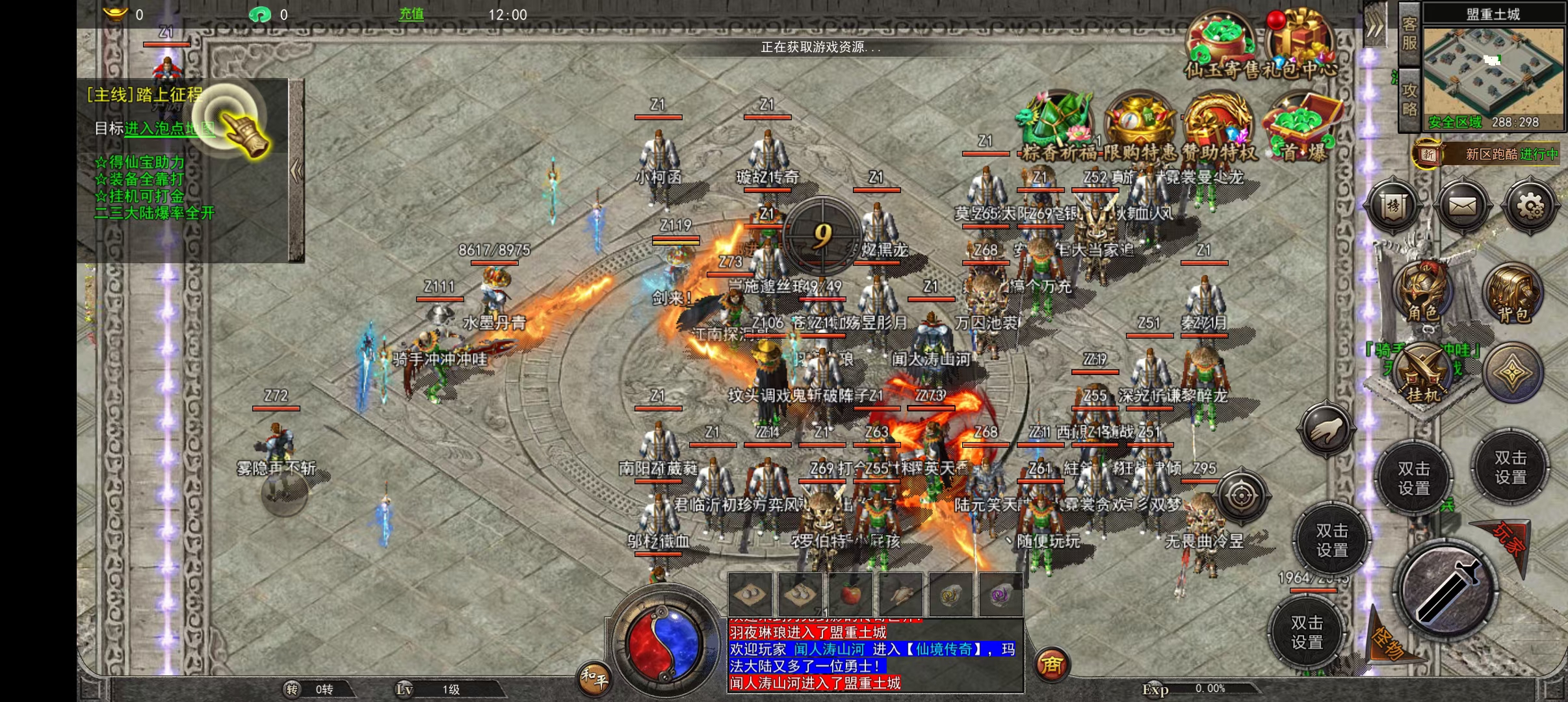1568x702 pixels.
Task: Open the 客服 customer service tab
Action: (x=1409, y=34)
